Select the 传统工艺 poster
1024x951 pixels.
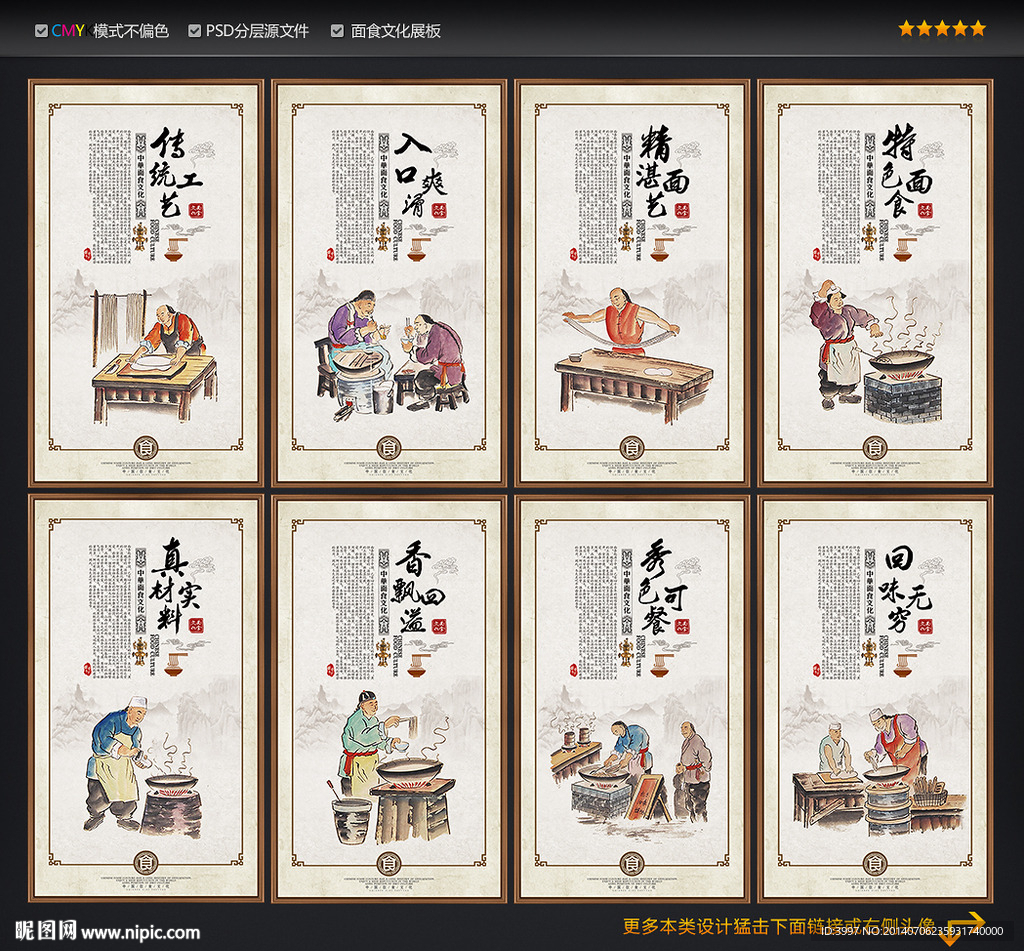[x=146, y=283]
